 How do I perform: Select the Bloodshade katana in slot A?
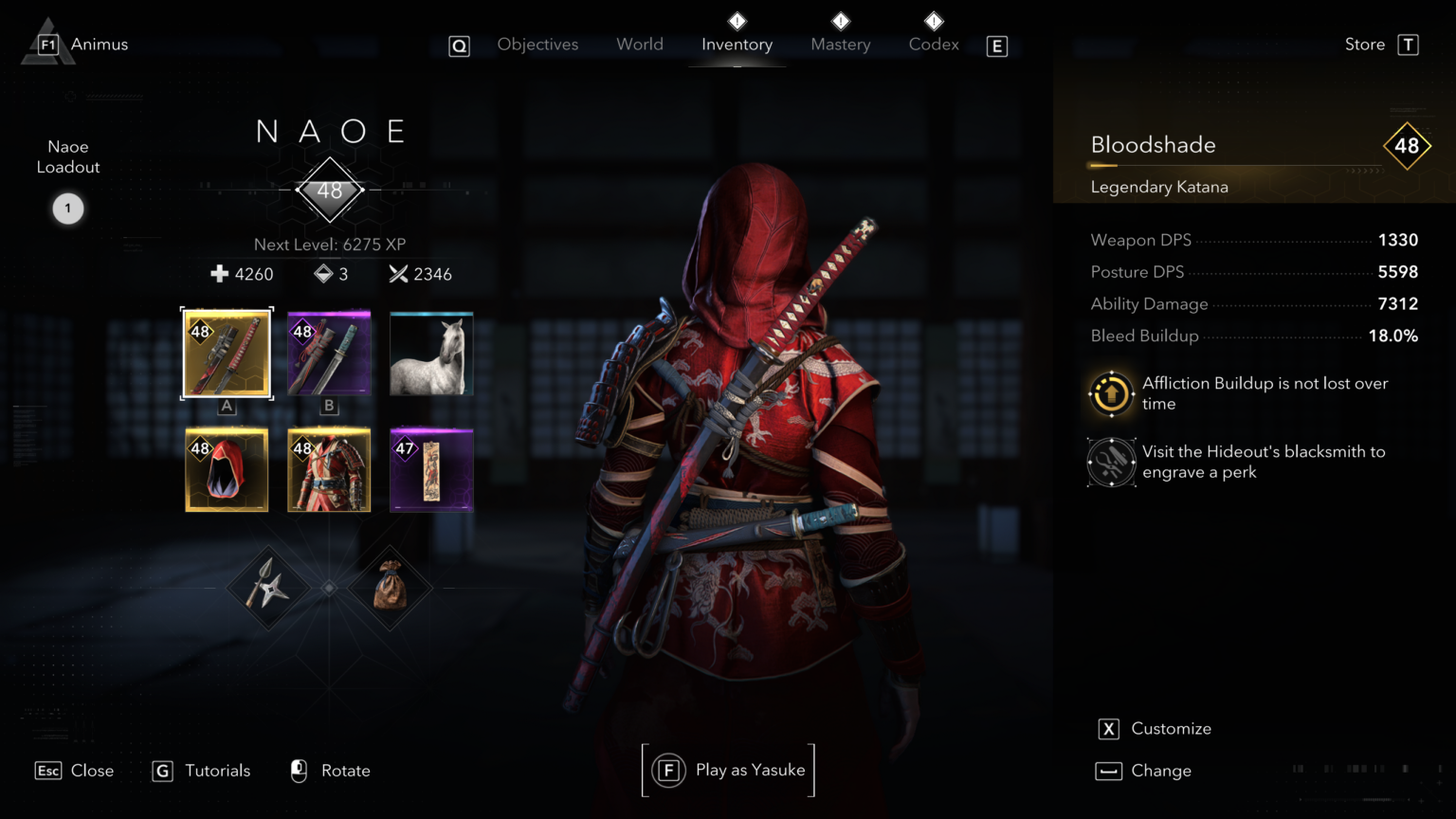click(227, 353)
